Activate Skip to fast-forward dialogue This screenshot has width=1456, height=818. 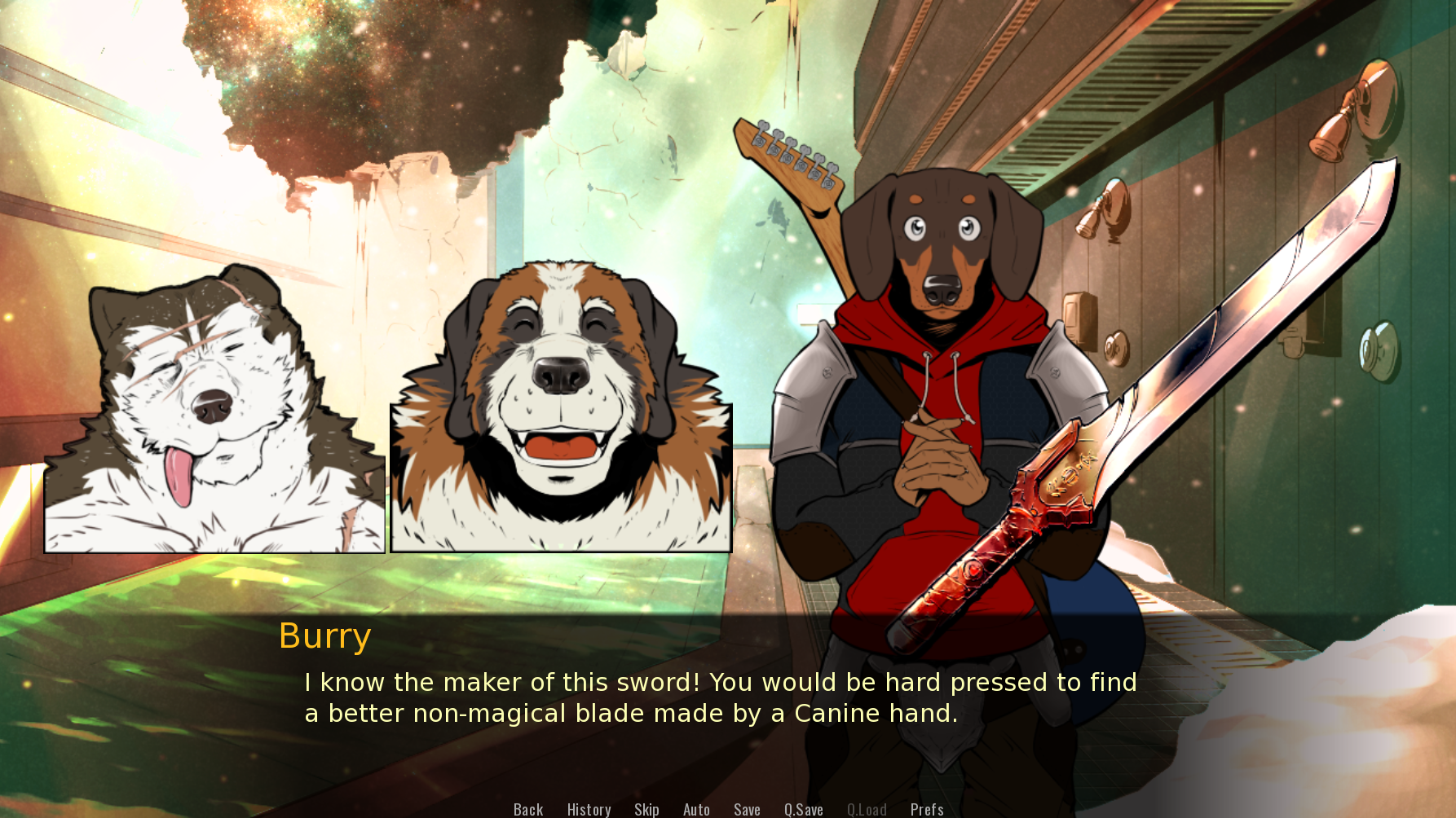tap(646, 809)
